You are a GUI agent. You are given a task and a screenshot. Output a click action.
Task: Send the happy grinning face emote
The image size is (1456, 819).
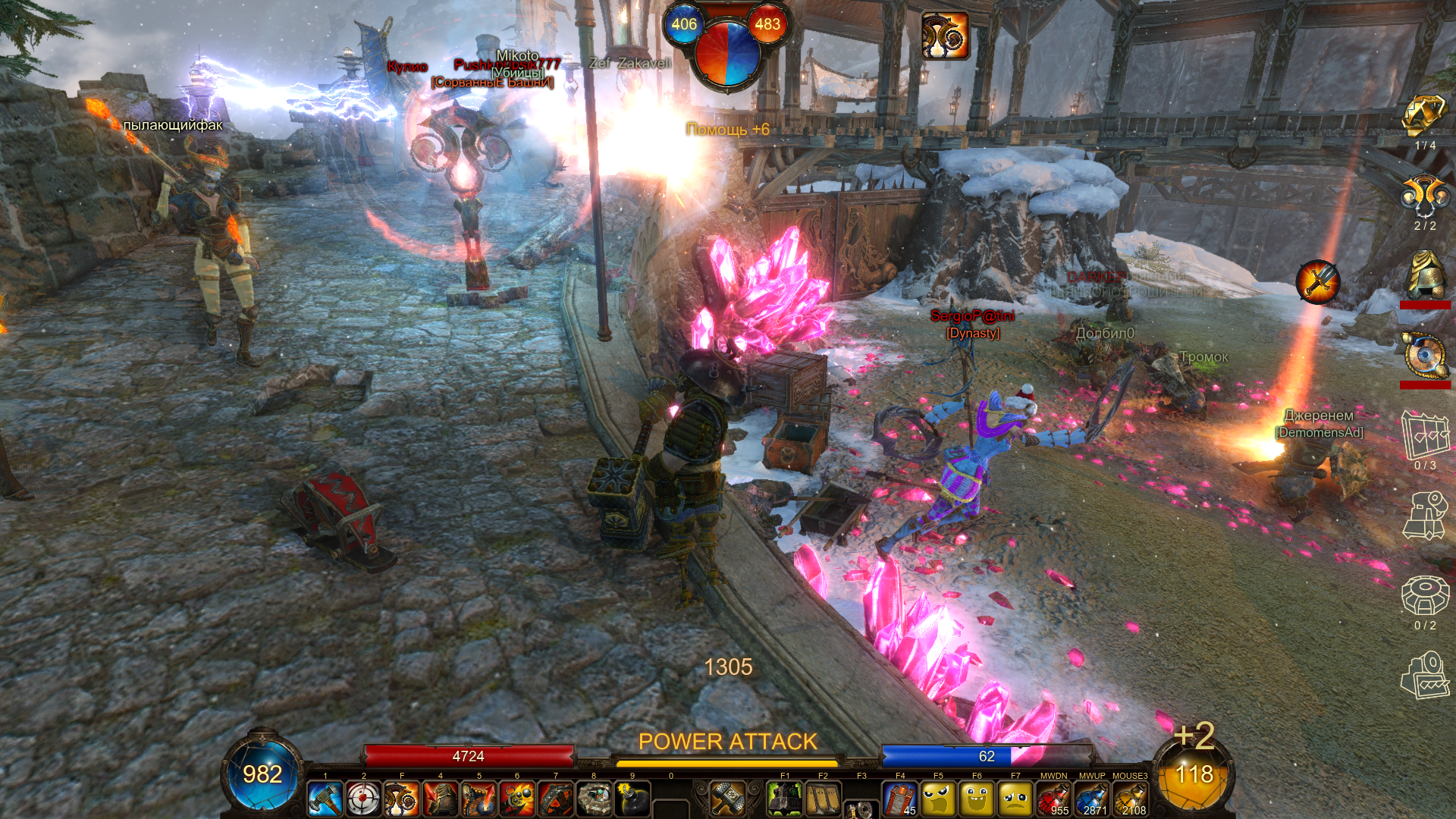point(977,799)
